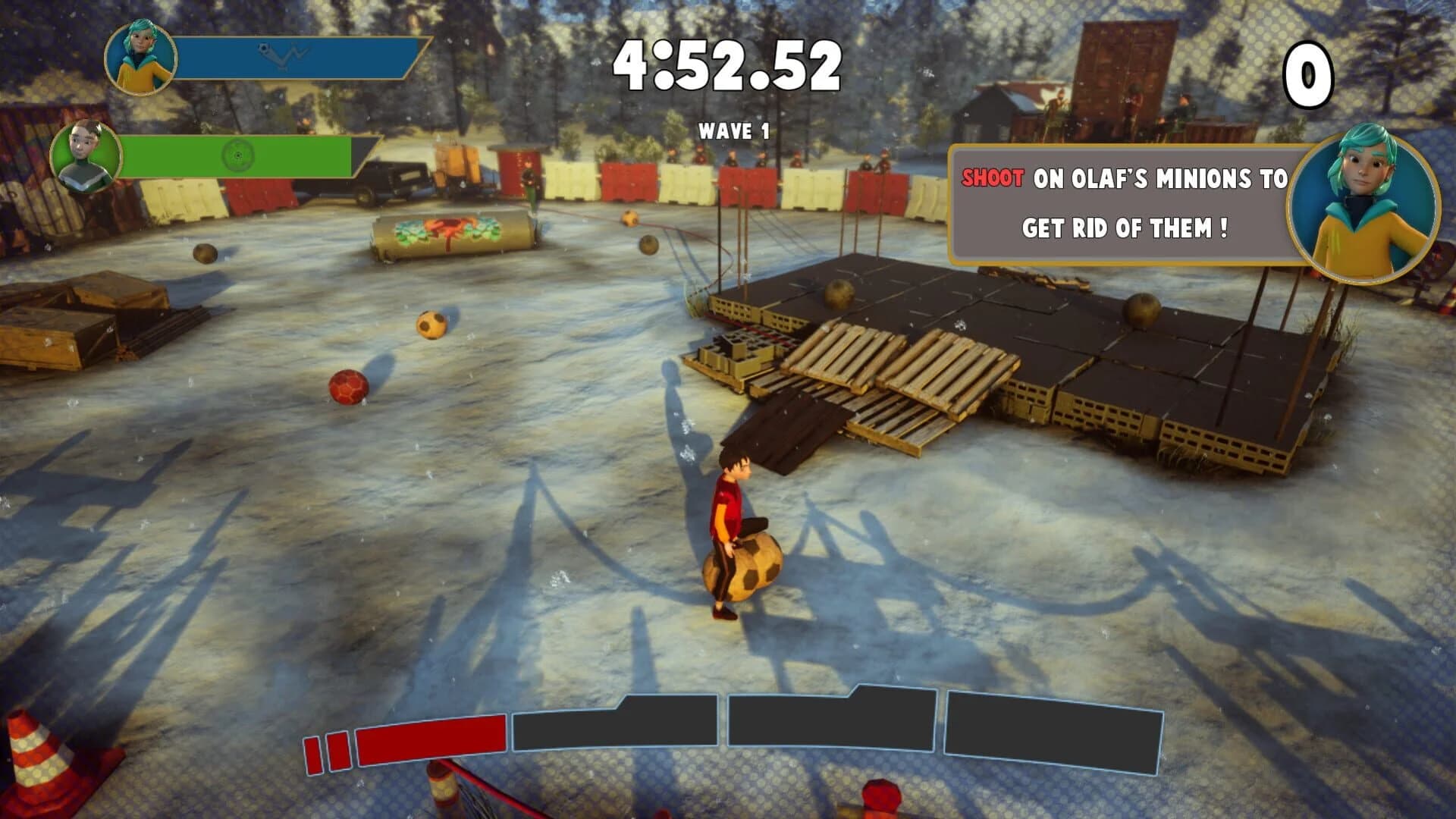Screen dimensions: 1456x819
Task: Click the match timer showing 4:52.52
Action: (x=730, y=62)
